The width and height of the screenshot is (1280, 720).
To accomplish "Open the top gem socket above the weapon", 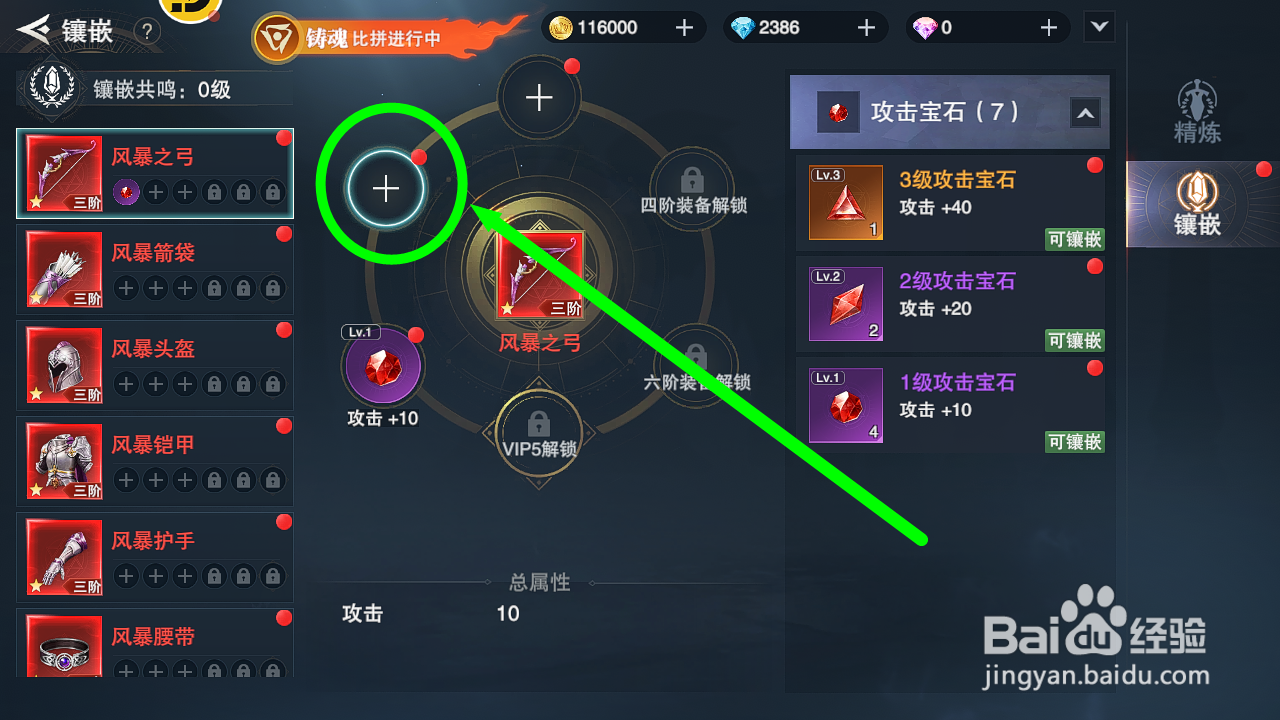I will tap(538, 97).
